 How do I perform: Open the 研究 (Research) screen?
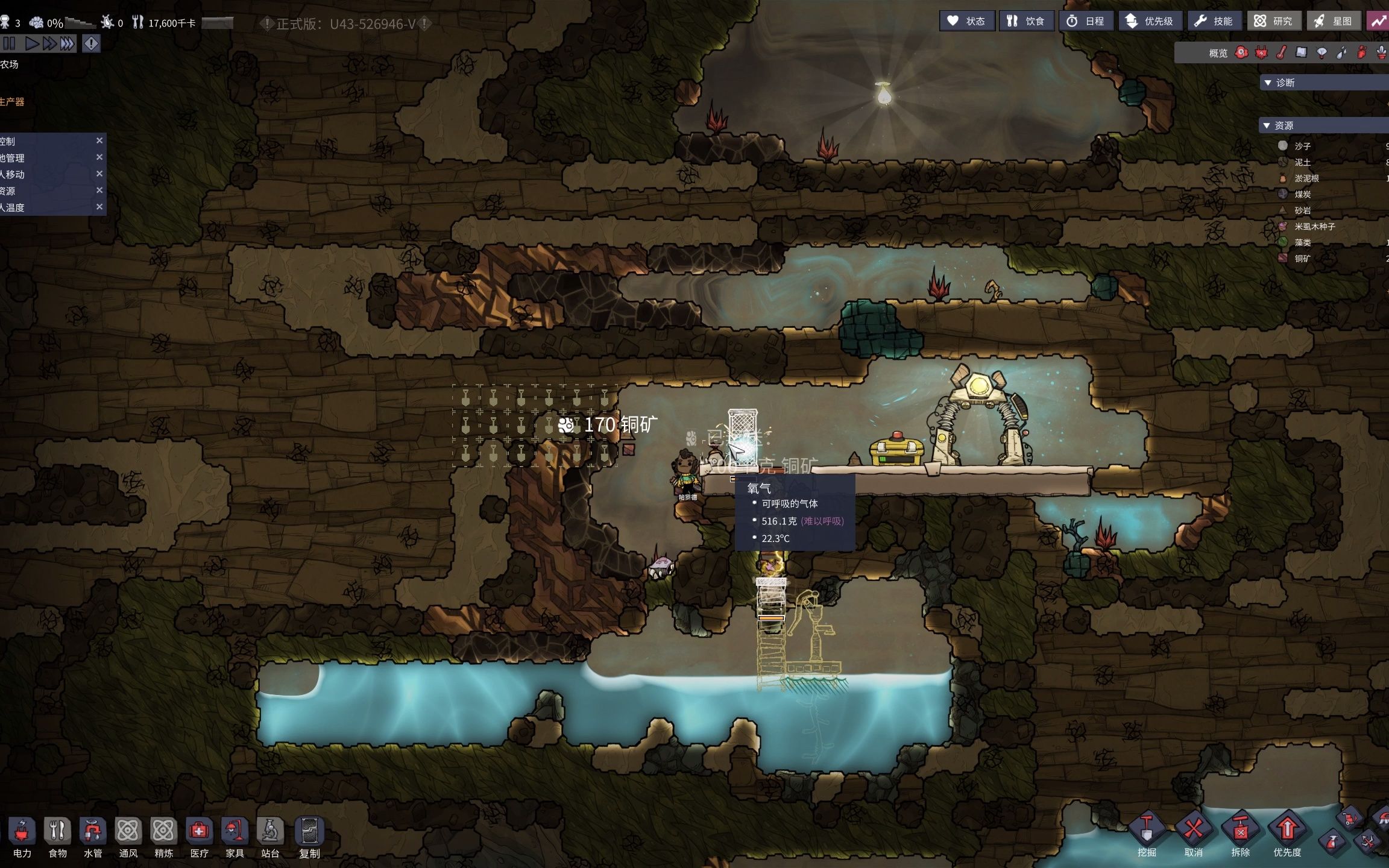tap(1273, 21)
